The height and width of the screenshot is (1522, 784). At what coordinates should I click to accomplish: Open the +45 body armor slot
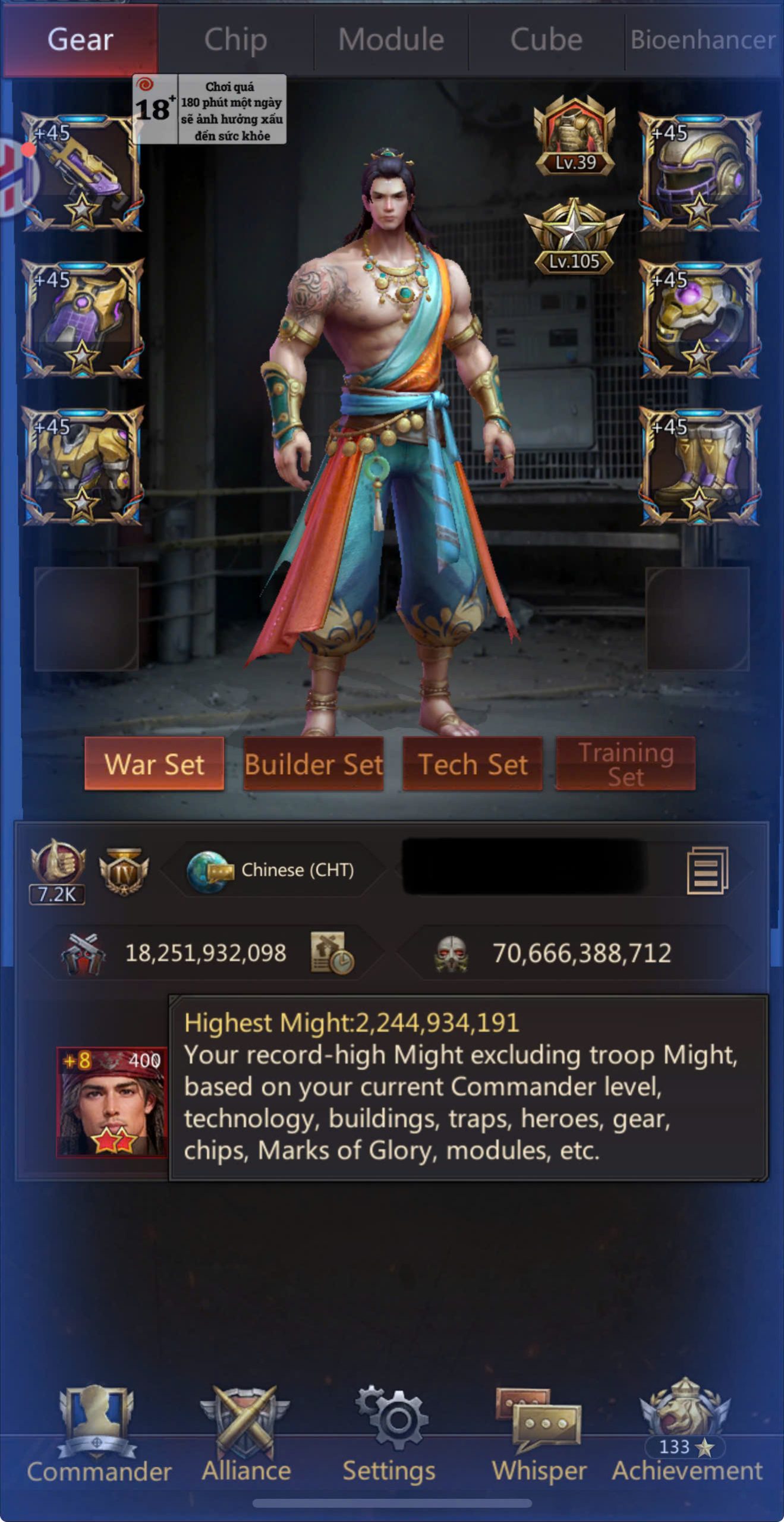pyautogui.click(x=83, y=466)
